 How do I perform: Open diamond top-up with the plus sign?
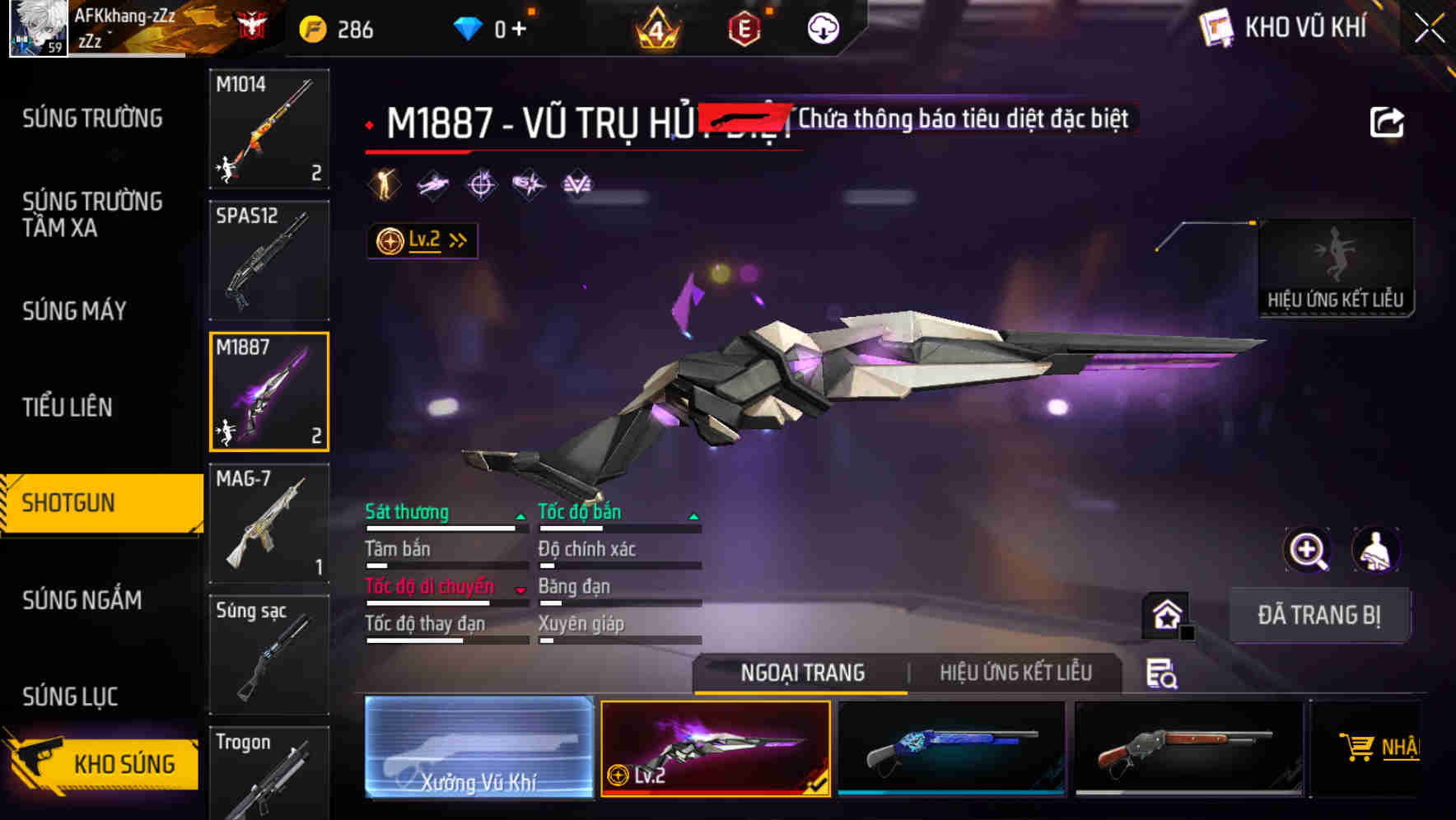[519, 27]
